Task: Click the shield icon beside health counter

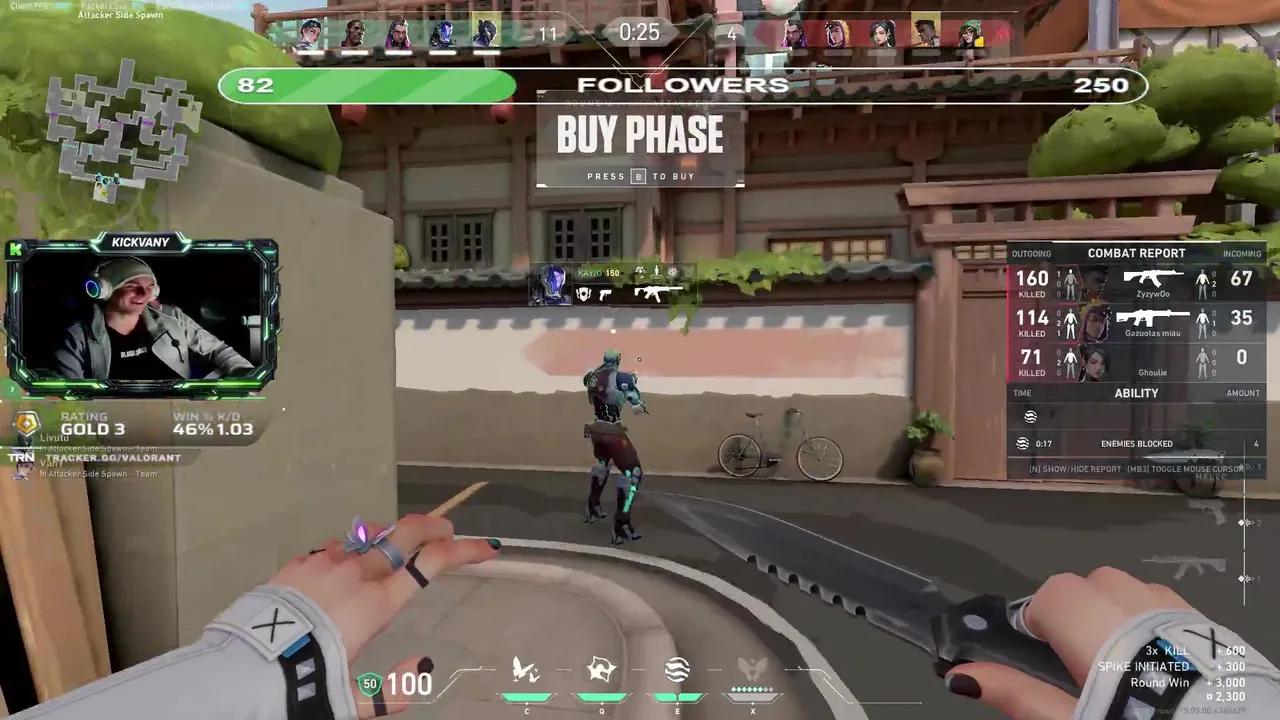Action: pos(369,684)
